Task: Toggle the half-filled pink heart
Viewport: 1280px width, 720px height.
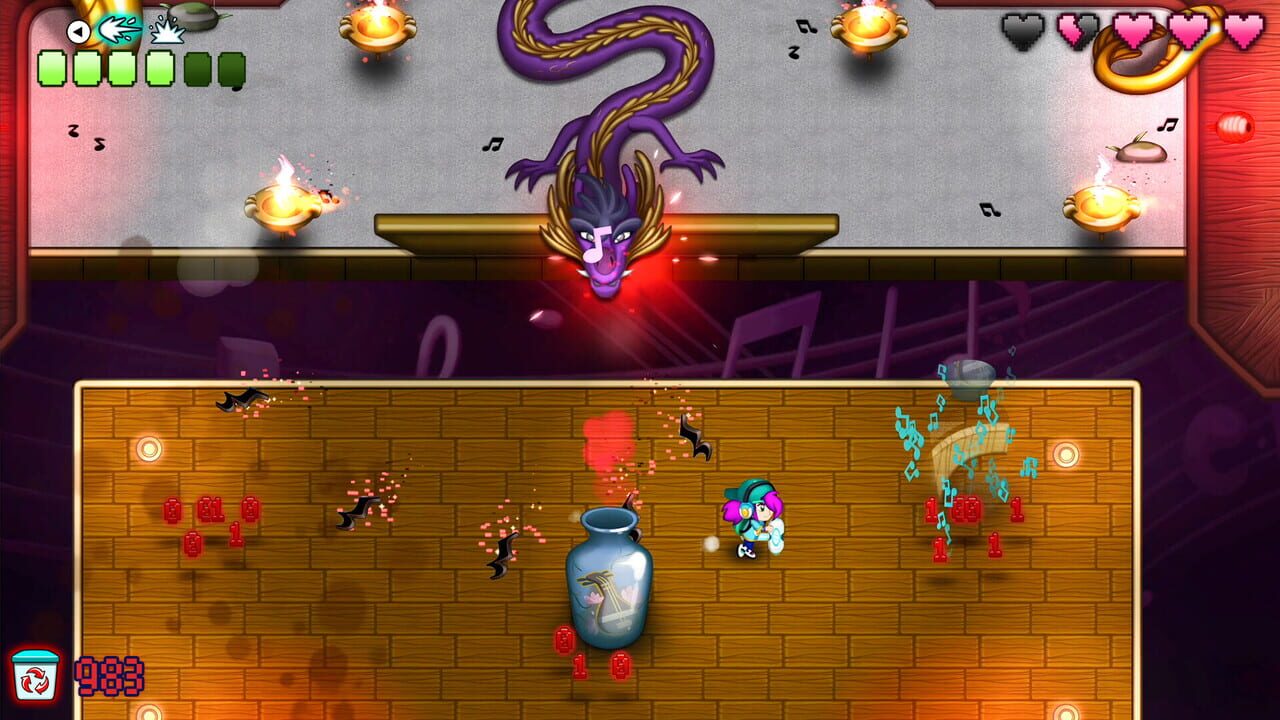Action: [x=1080, y=30]
